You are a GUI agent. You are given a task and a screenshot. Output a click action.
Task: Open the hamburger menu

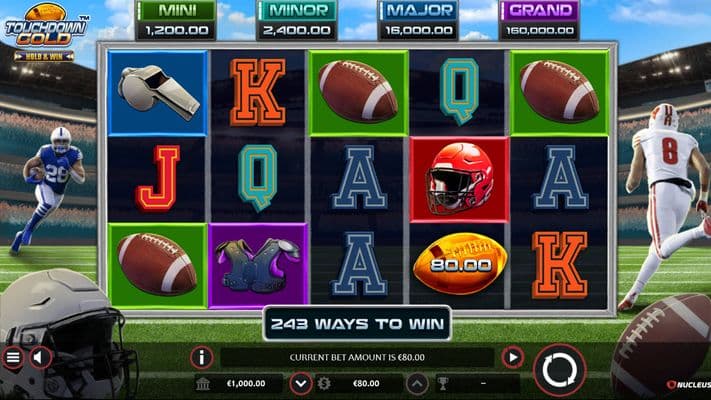pyautogui.click(x=13, y=357)
